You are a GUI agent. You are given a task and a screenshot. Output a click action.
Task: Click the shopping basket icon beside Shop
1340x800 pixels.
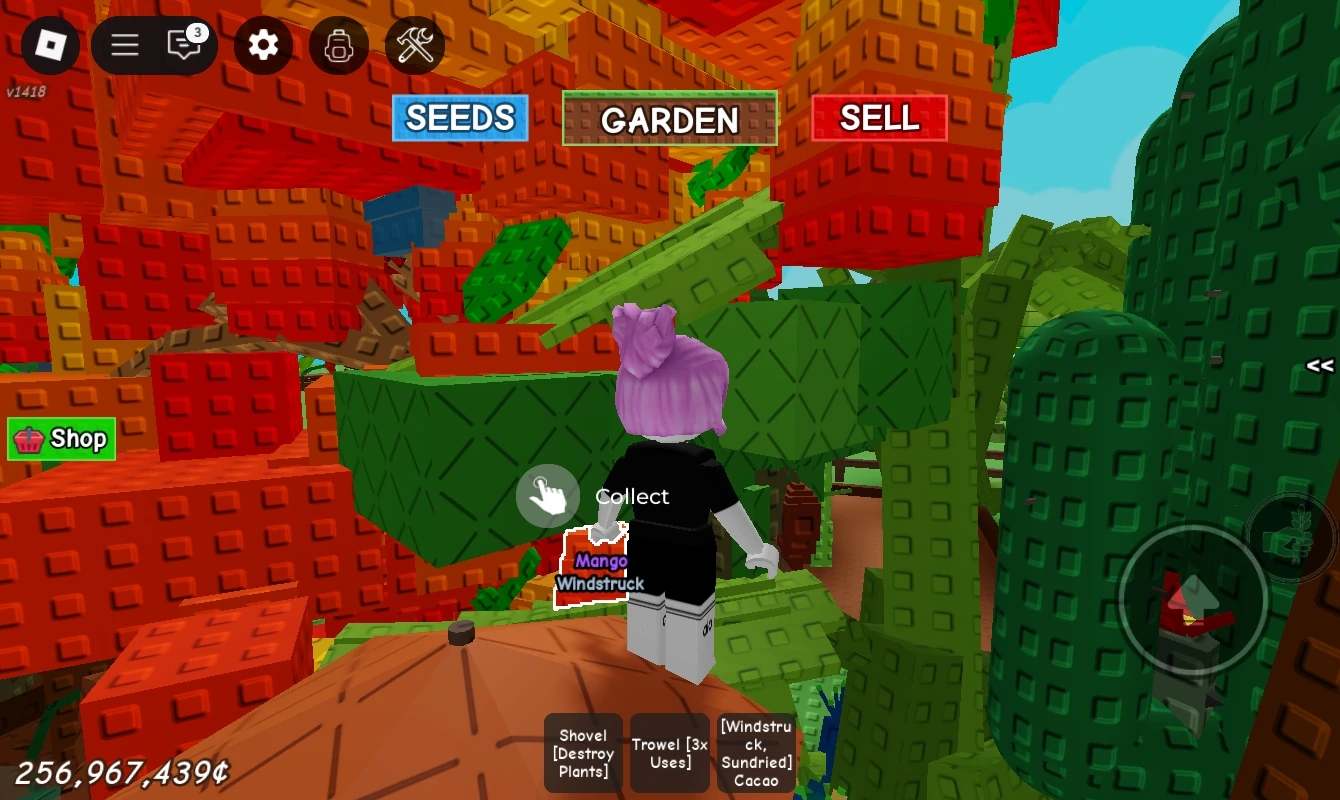(x=29, y=438)
